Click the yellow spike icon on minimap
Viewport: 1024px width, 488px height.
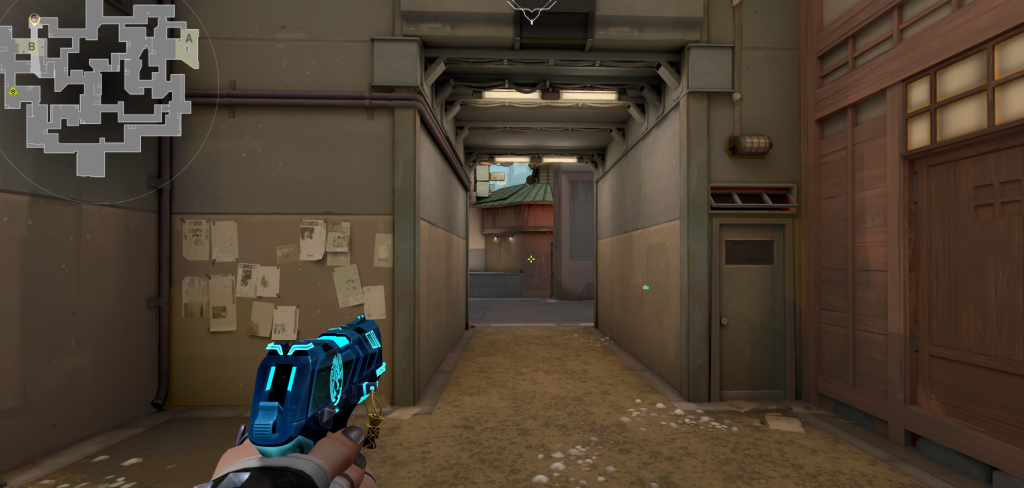click(x=13, y=92)
